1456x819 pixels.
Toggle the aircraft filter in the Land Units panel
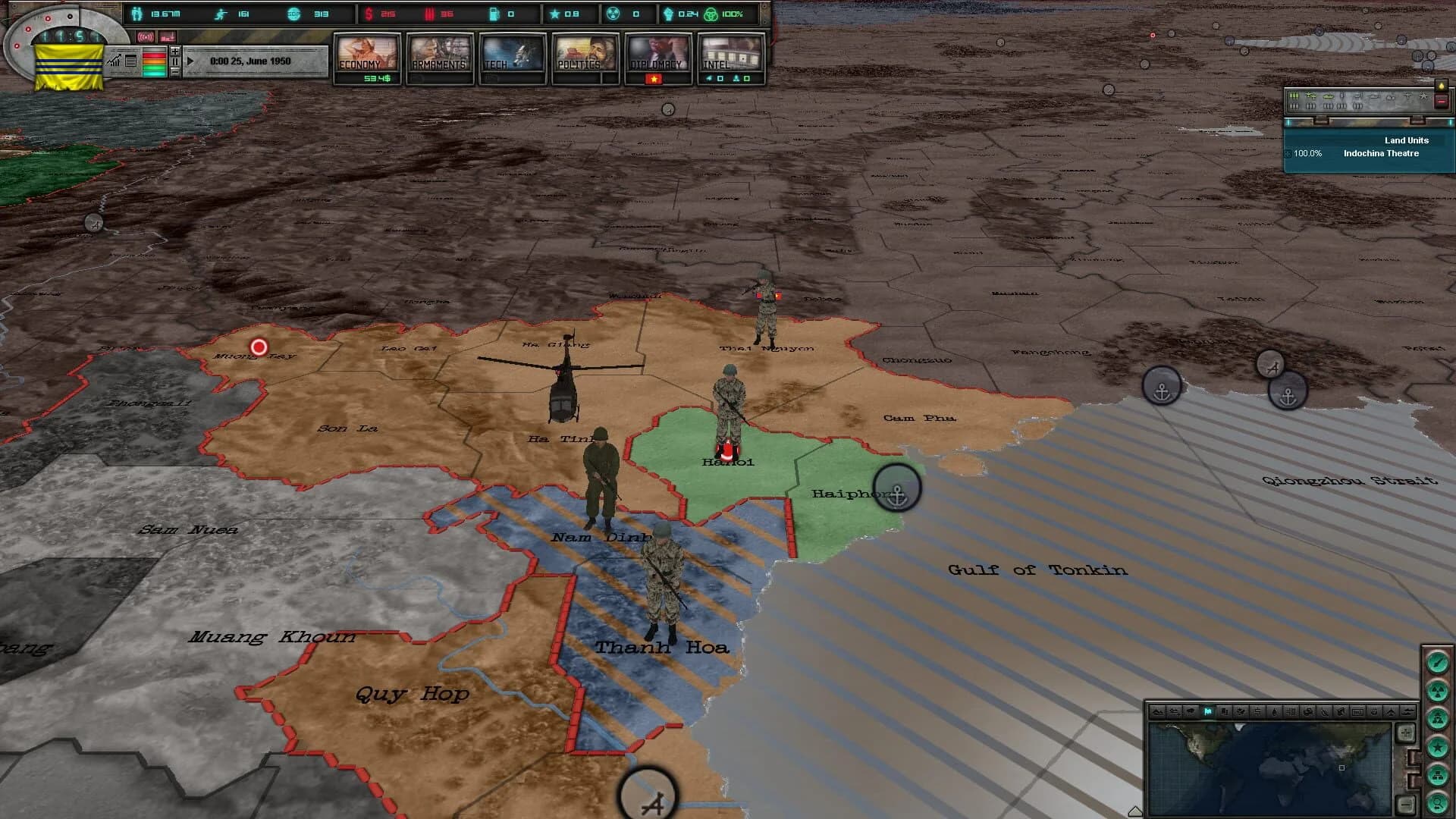pyautogui.click(x=1311, y=96)
